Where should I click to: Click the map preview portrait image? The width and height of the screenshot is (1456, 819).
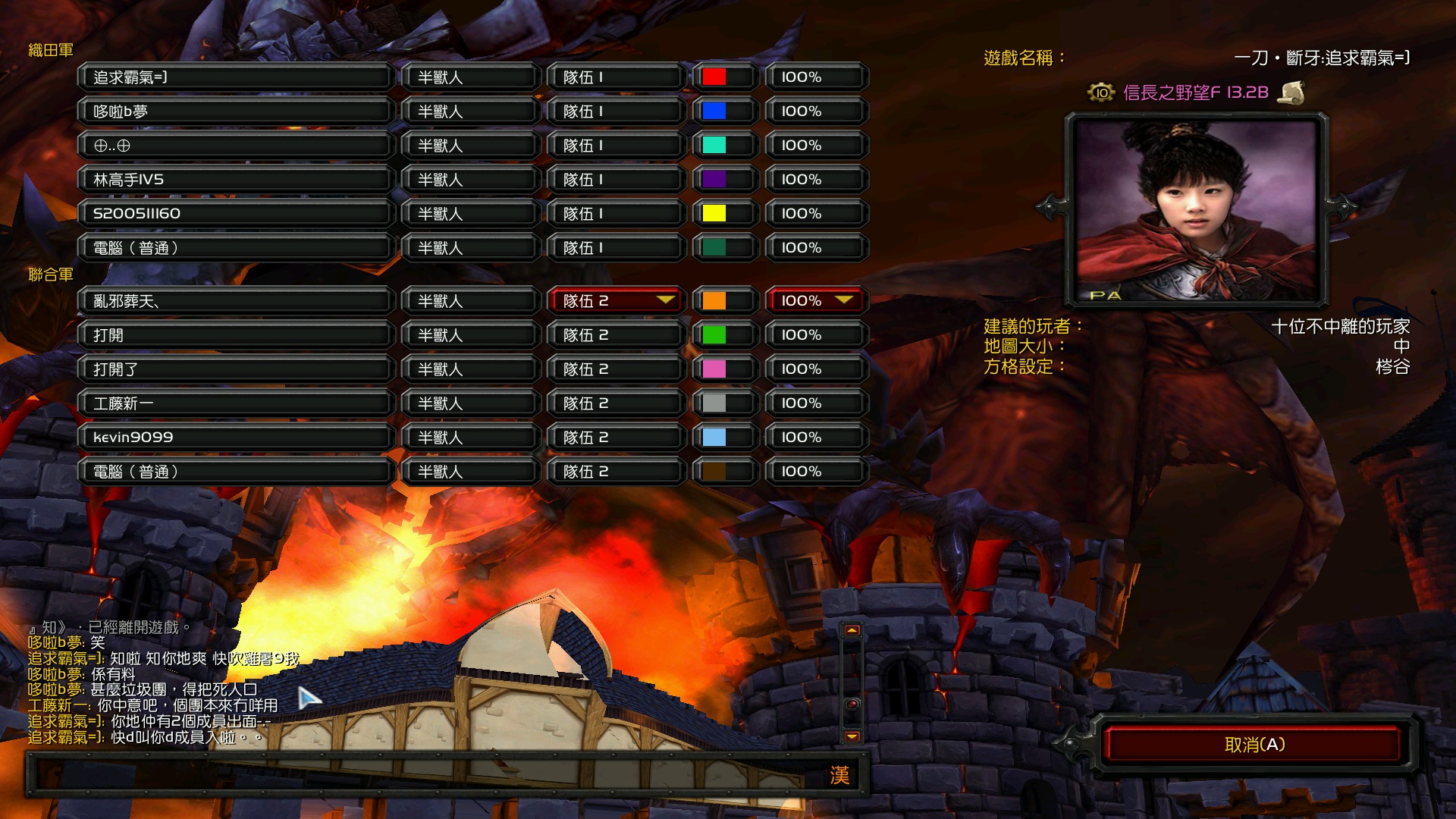(x=1197, y=210)
